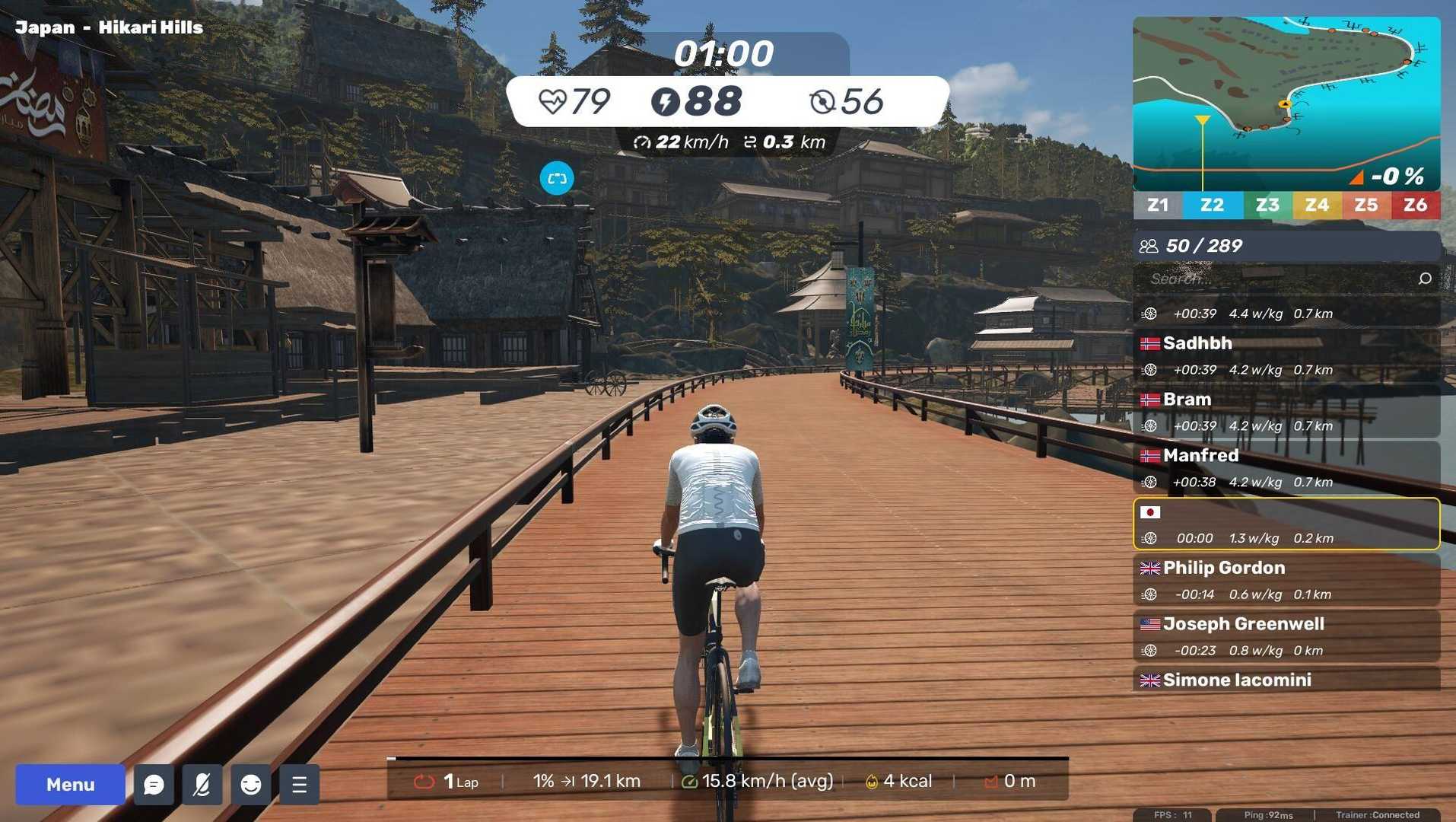Click the blue camera view icon
The height and width of the screenshot is (822, 1456).
557,178
